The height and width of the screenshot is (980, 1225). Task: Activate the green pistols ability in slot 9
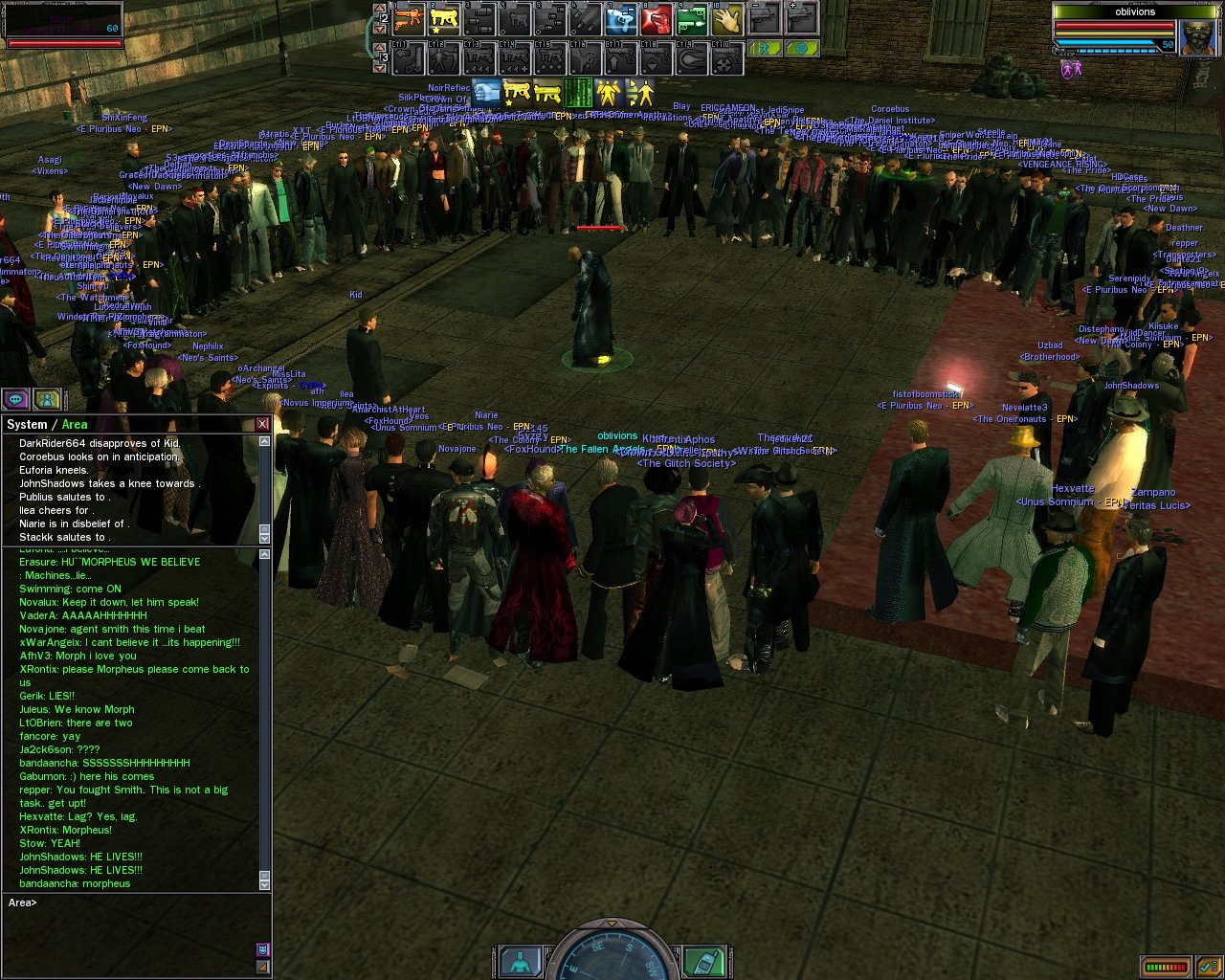692,18
